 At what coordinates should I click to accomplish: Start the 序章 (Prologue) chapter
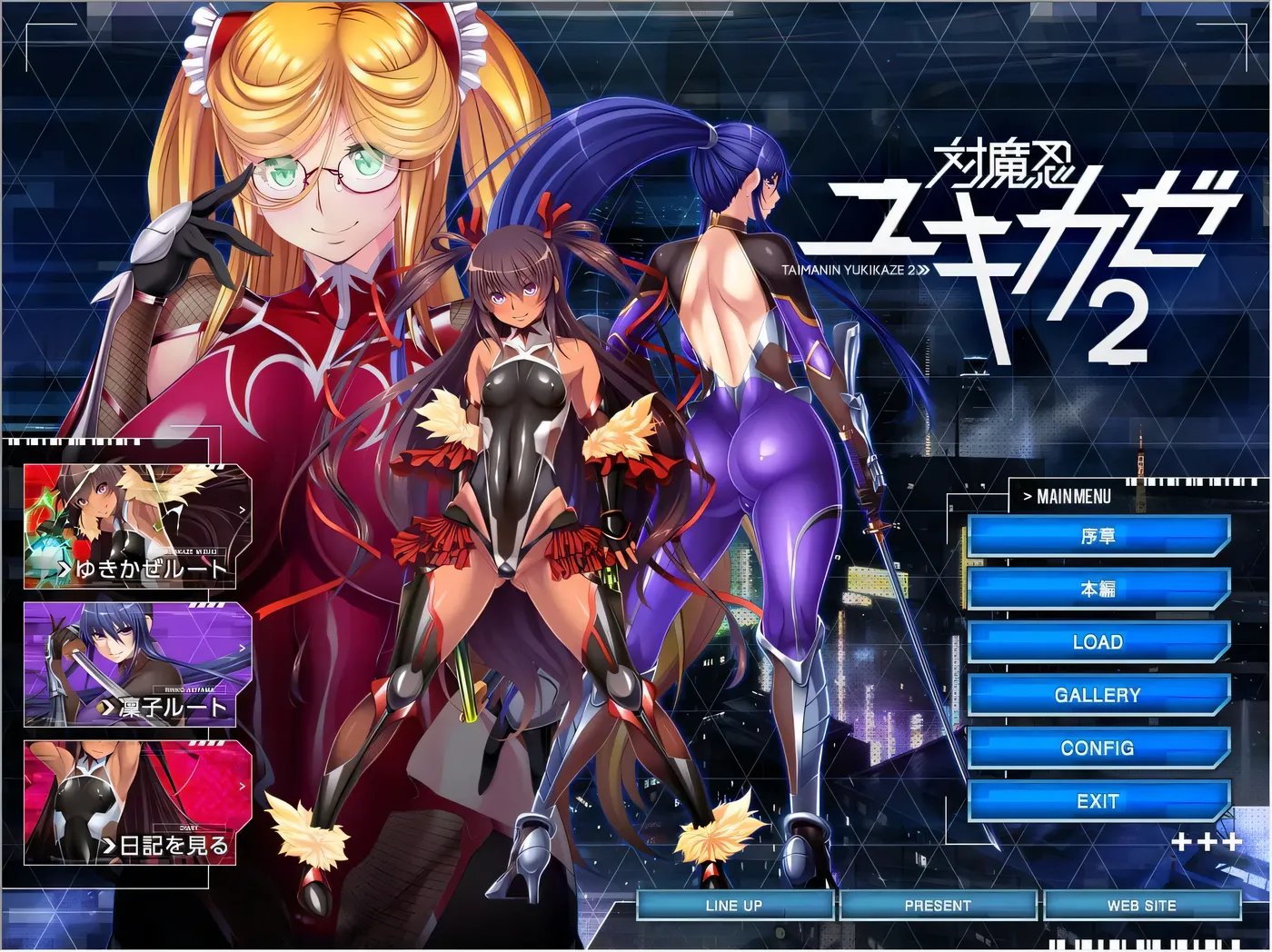point(1099,536)
